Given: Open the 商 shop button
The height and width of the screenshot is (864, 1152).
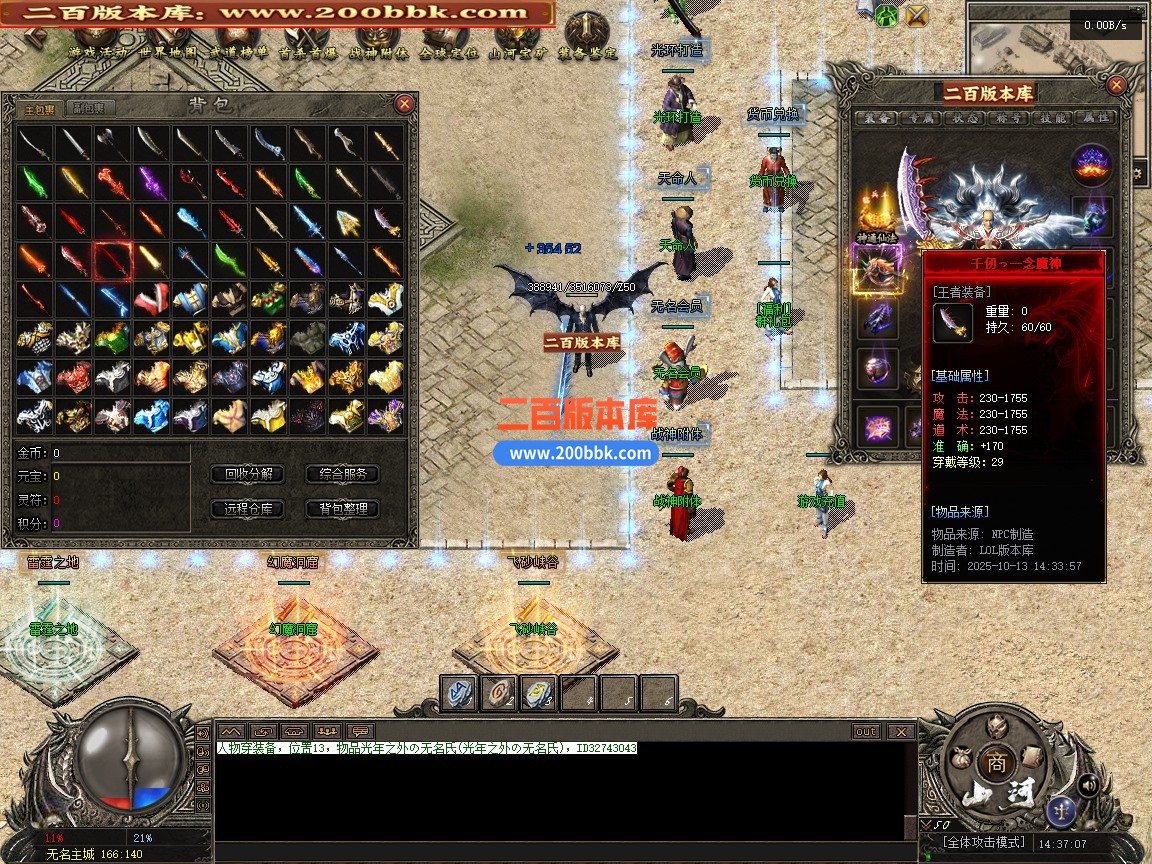Looking at the screenshot, I should click(x=995, y=762).
